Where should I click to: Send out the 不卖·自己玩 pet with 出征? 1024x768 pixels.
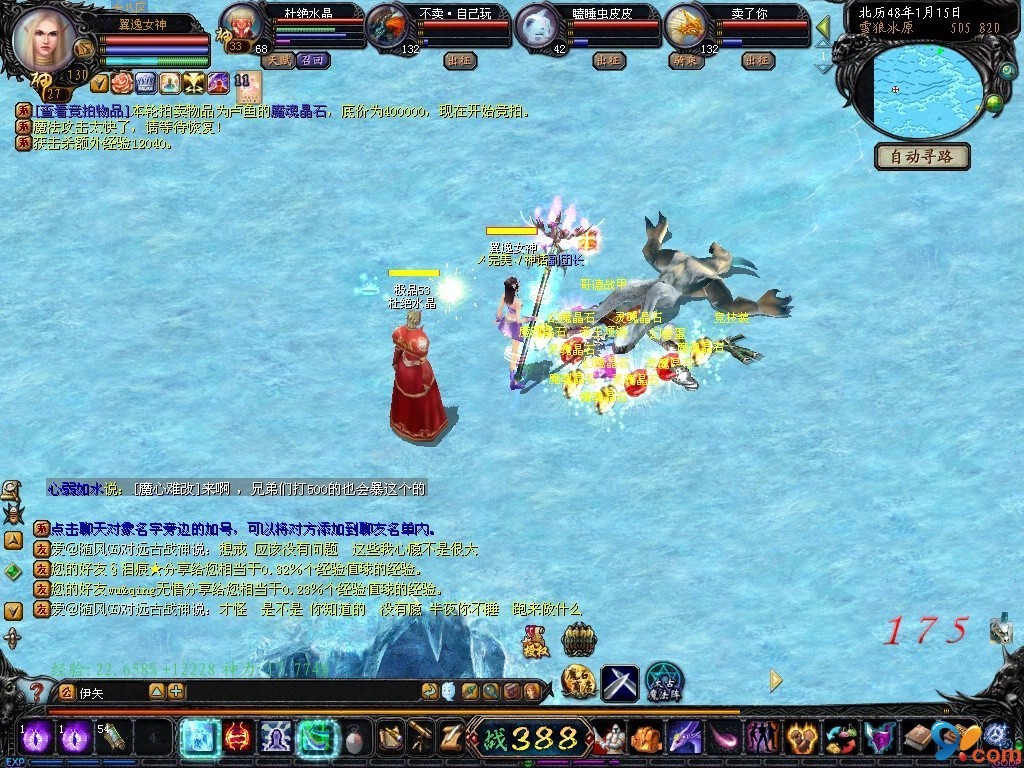459,60
